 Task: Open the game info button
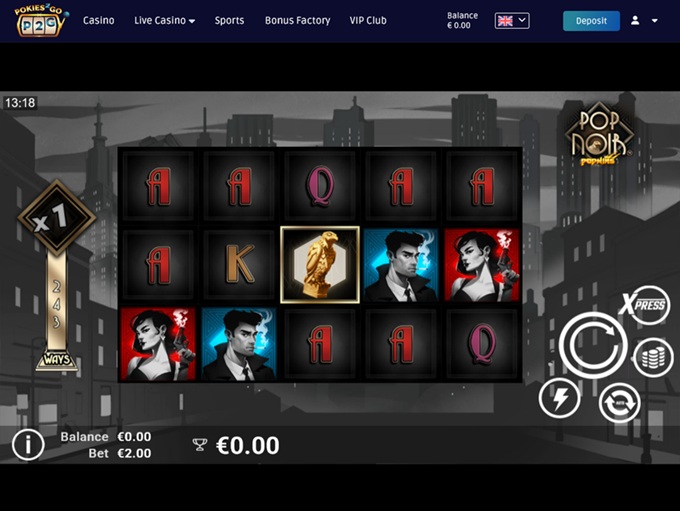[x=28, y=445]
